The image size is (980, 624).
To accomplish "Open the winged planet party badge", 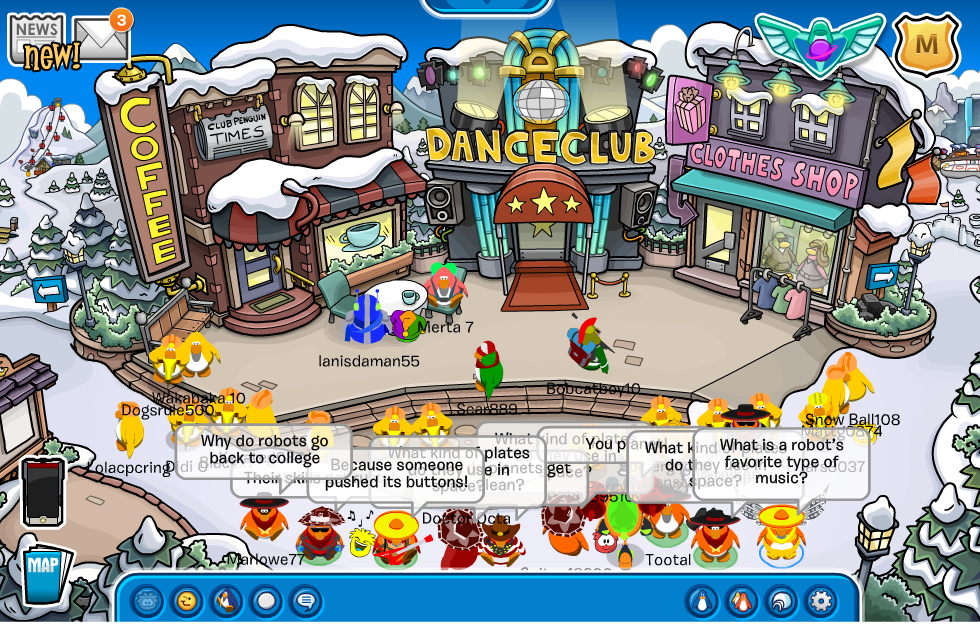I will coord(819,44).
